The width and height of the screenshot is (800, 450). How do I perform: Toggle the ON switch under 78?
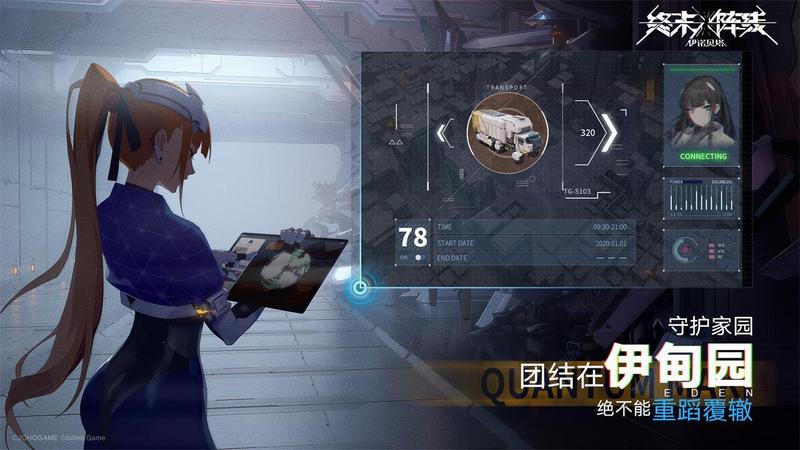[x=413, y=258]
